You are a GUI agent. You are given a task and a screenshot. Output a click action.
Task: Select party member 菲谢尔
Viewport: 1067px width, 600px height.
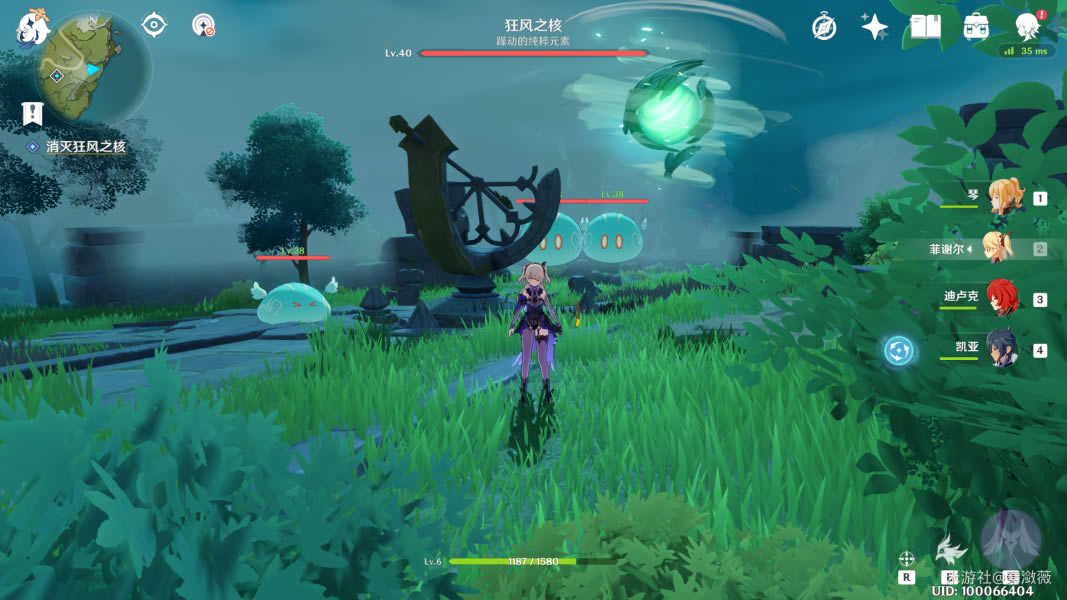pos(998,248)
